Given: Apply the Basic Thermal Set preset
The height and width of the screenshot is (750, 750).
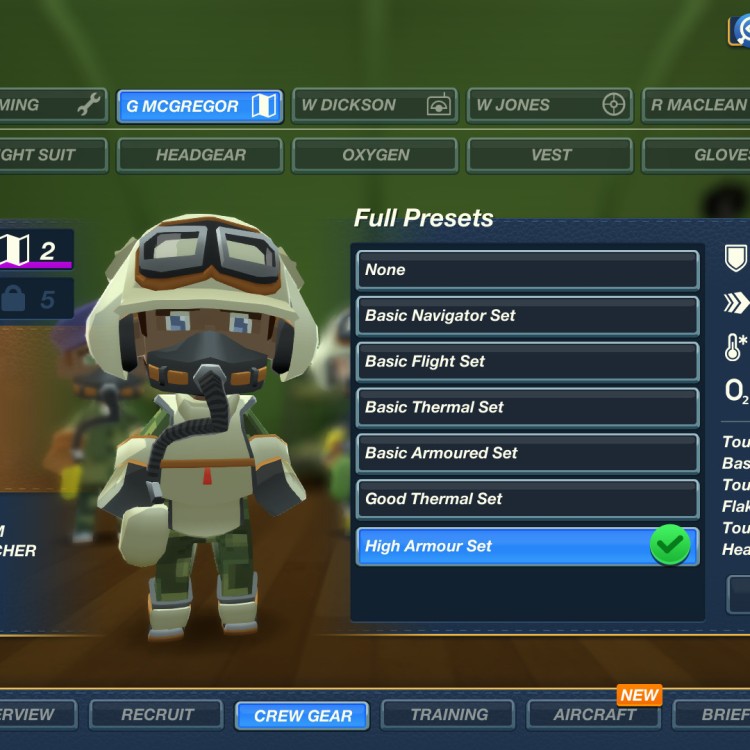Looking at the screenshot, I should point(527,408).
